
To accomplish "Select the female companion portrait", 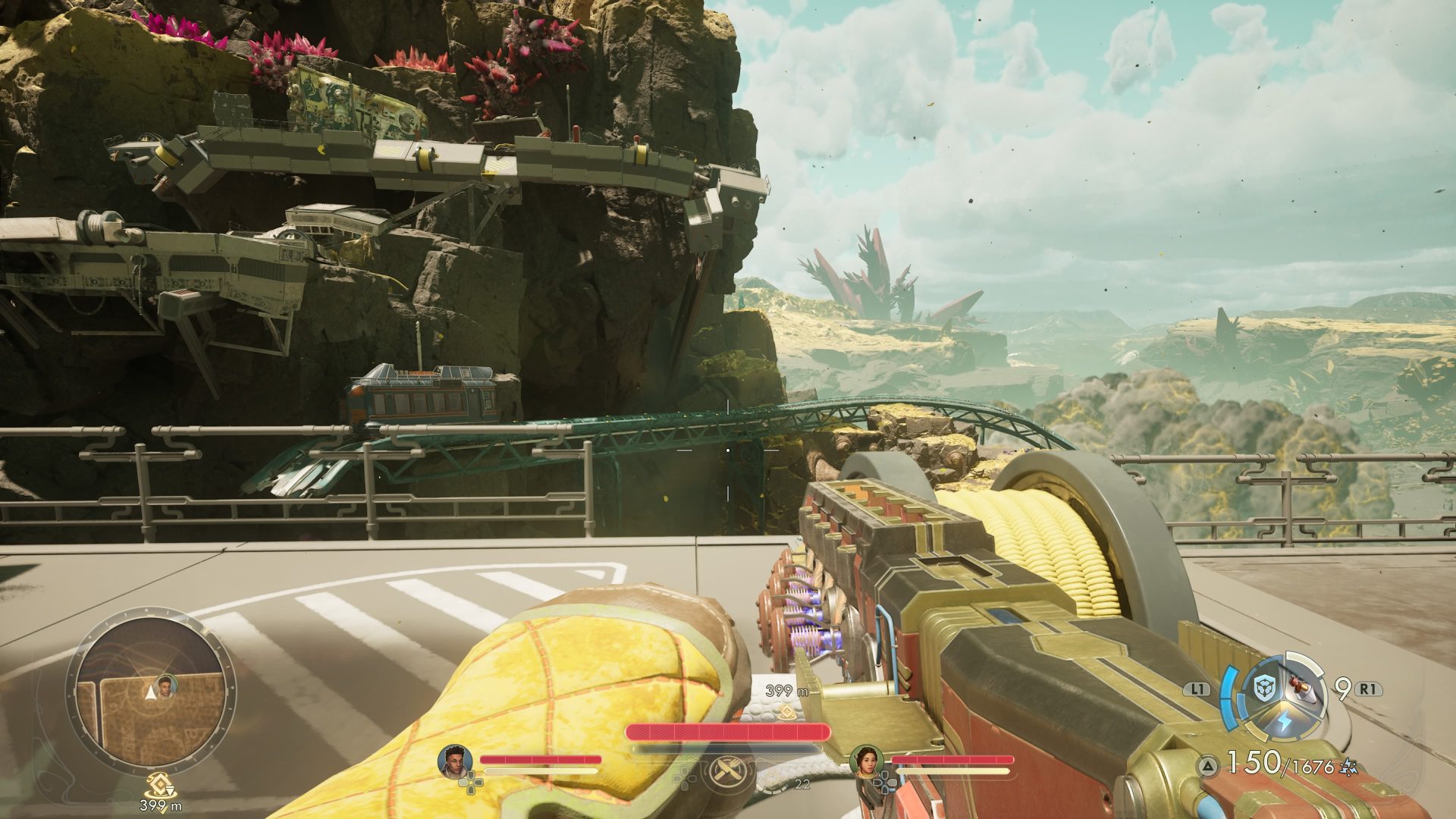I will click(865, 761).
